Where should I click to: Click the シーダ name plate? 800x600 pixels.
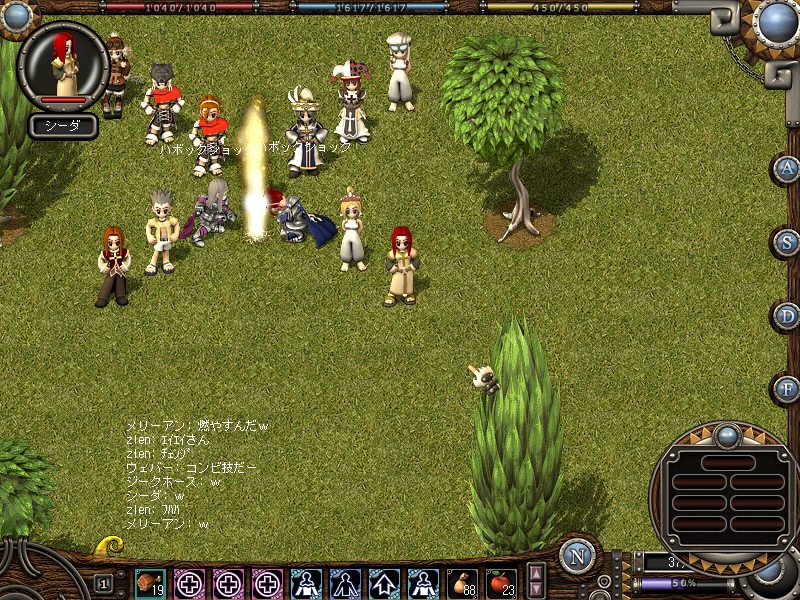(62, 126)
